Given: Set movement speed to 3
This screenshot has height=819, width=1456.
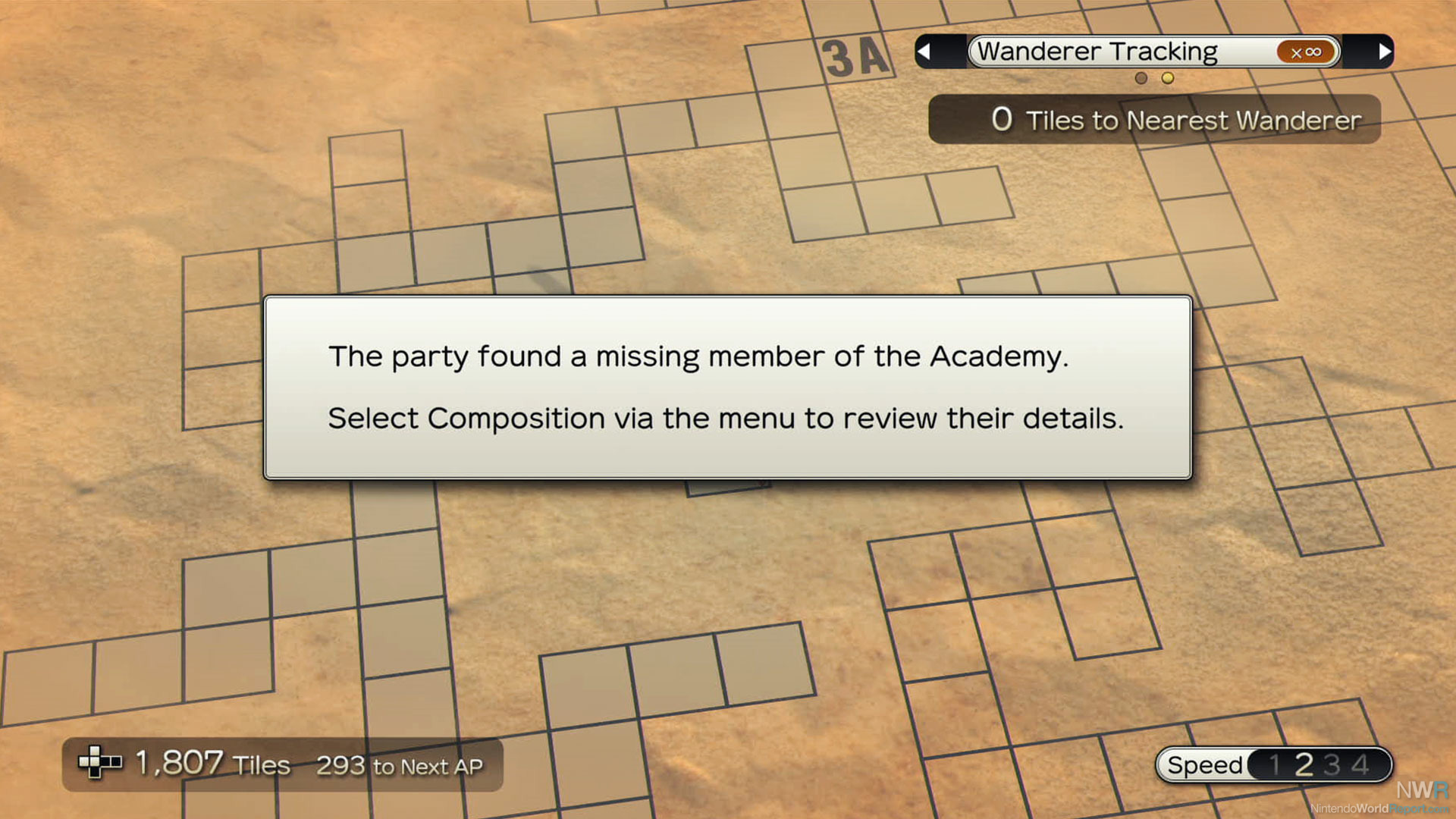Looking at the screenshot, I should tap(1332, 764).
